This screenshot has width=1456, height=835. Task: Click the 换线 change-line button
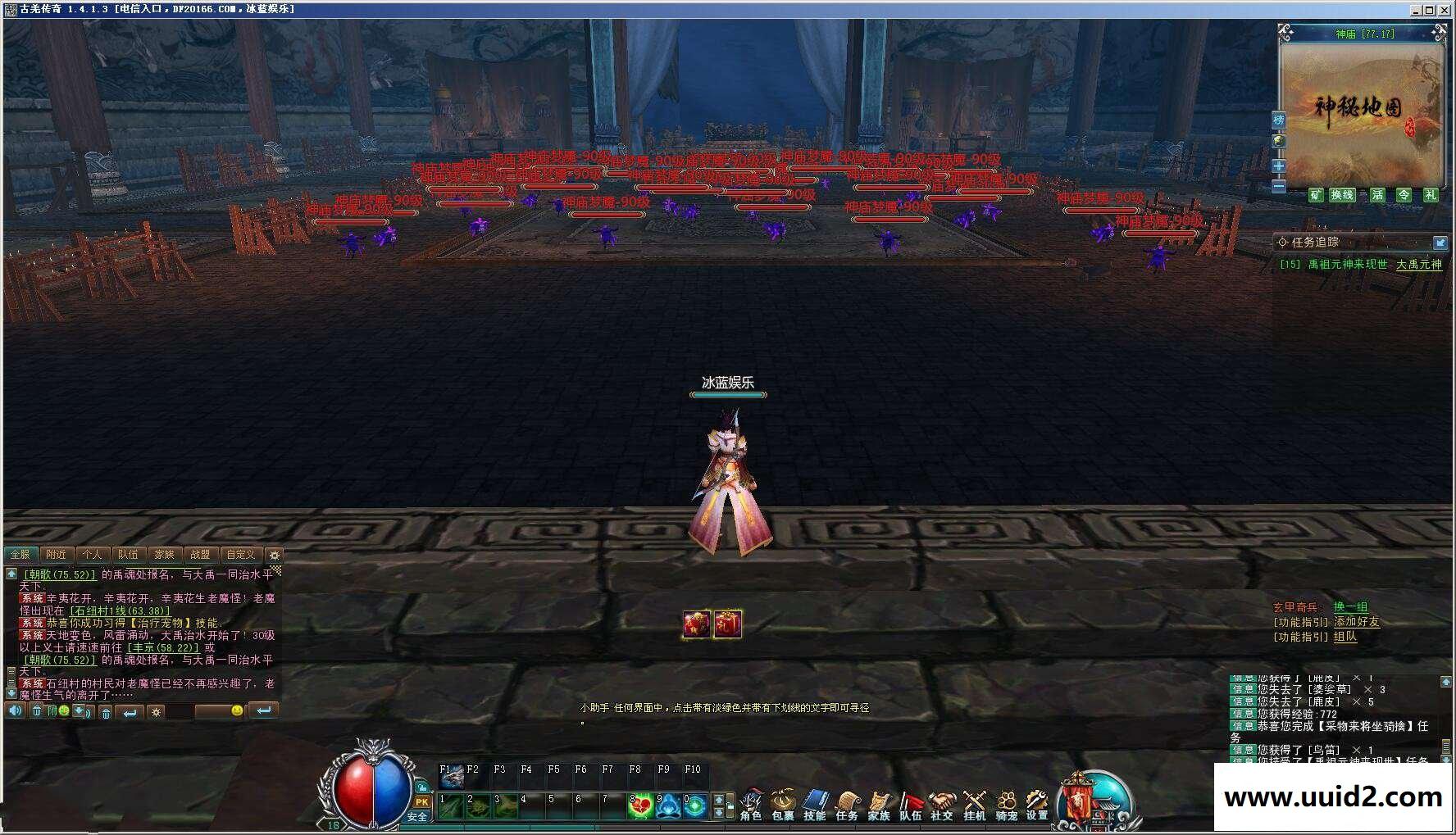(1342, 195)
